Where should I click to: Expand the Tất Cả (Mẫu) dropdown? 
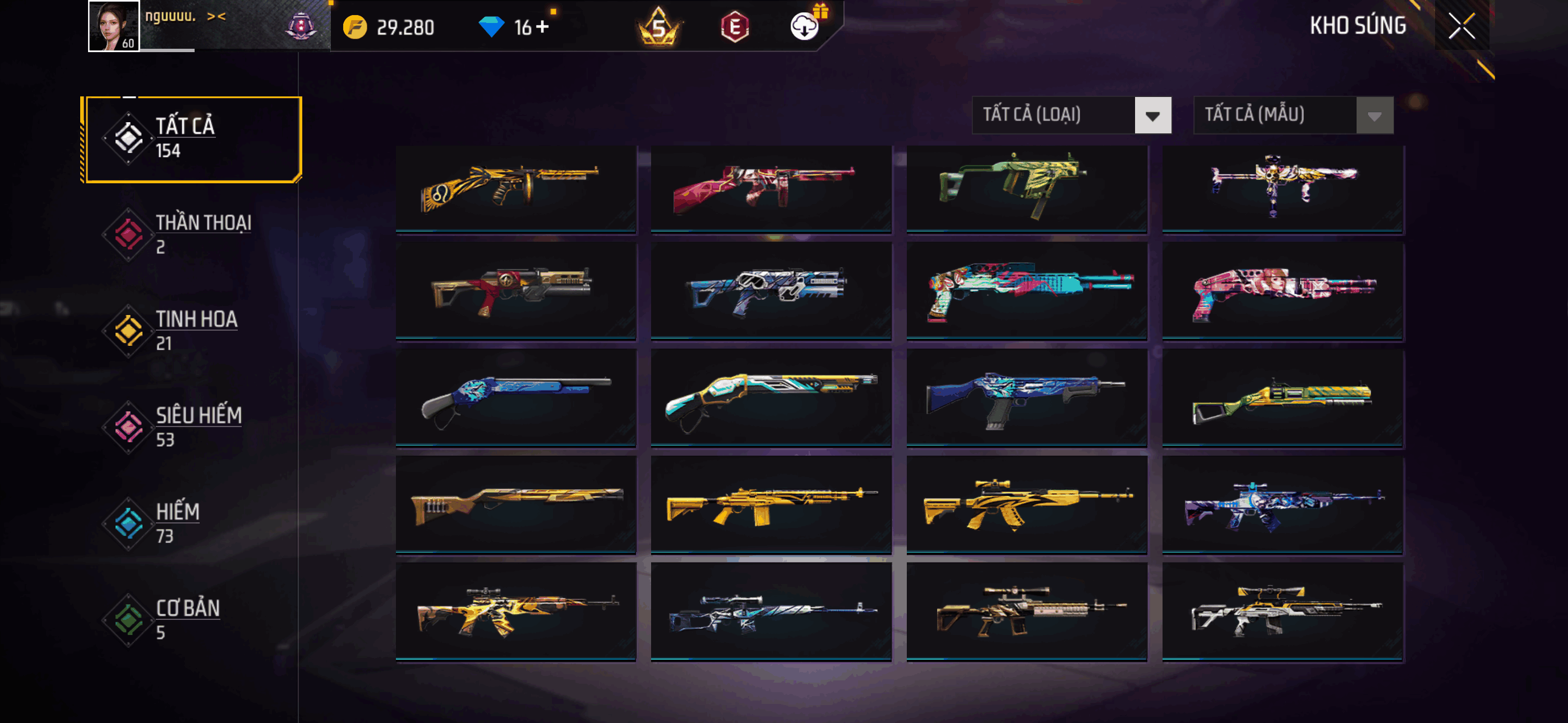point(1293,115)
